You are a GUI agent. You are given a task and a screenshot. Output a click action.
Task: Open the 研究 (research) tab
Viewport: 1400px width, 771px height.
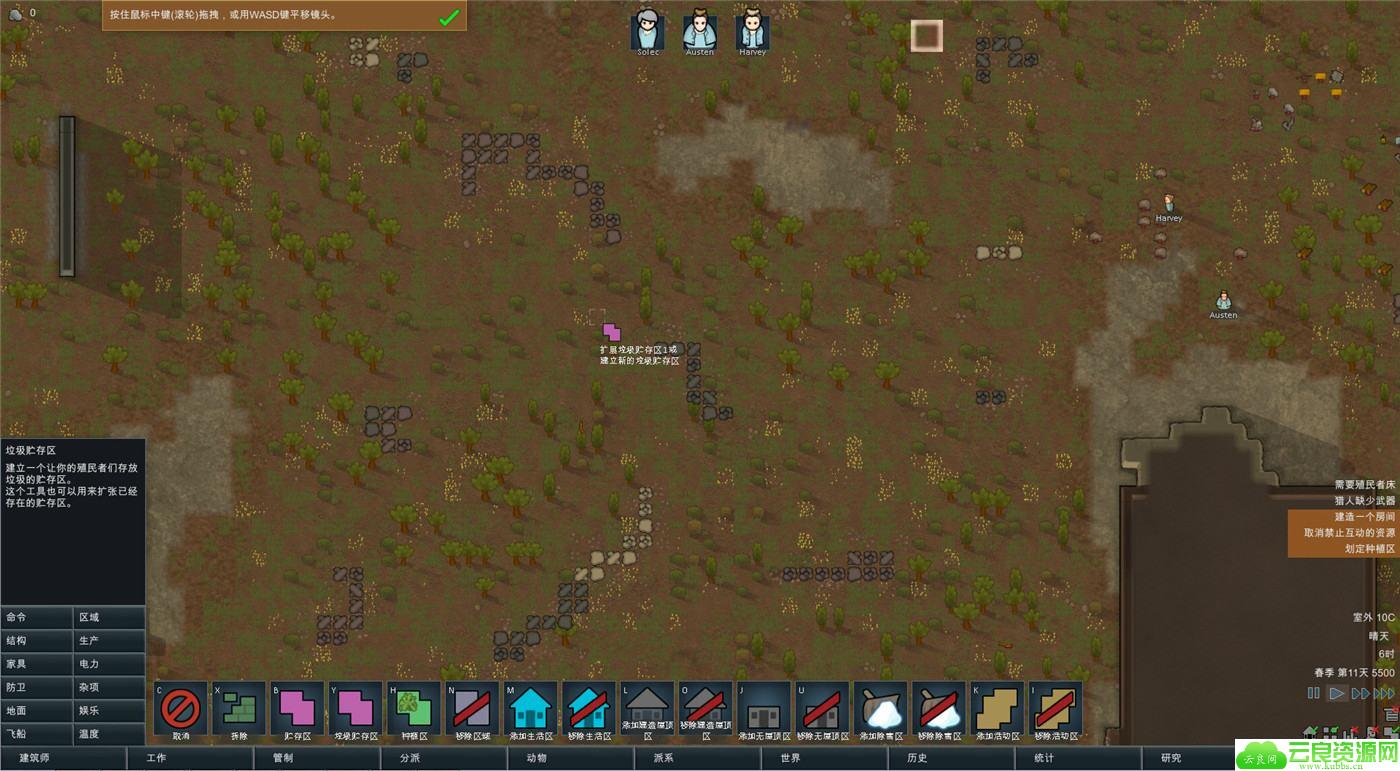(x=1170, y=758)
